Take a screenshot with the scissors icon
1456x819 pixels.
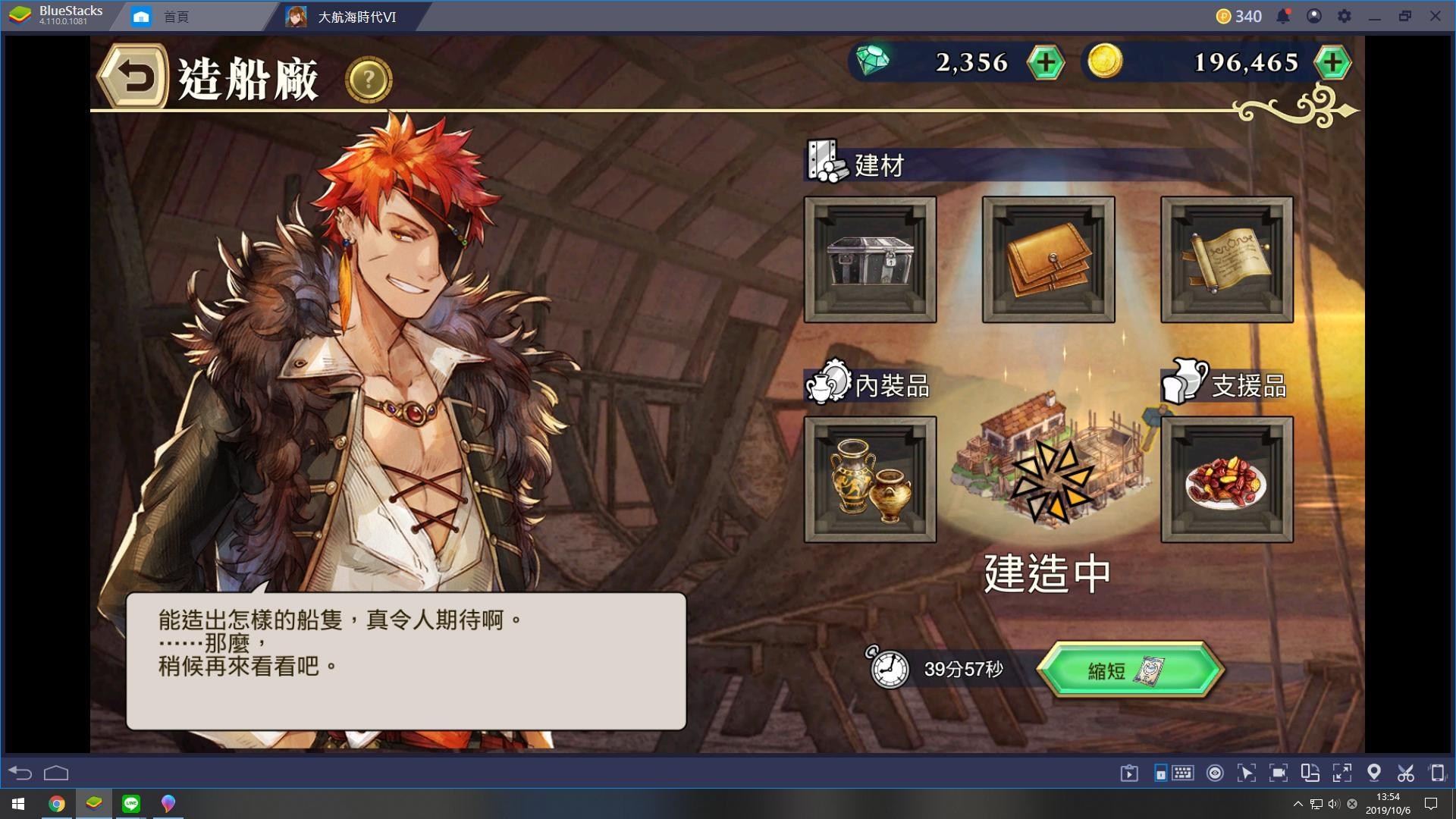click(x=1405, y=773)
